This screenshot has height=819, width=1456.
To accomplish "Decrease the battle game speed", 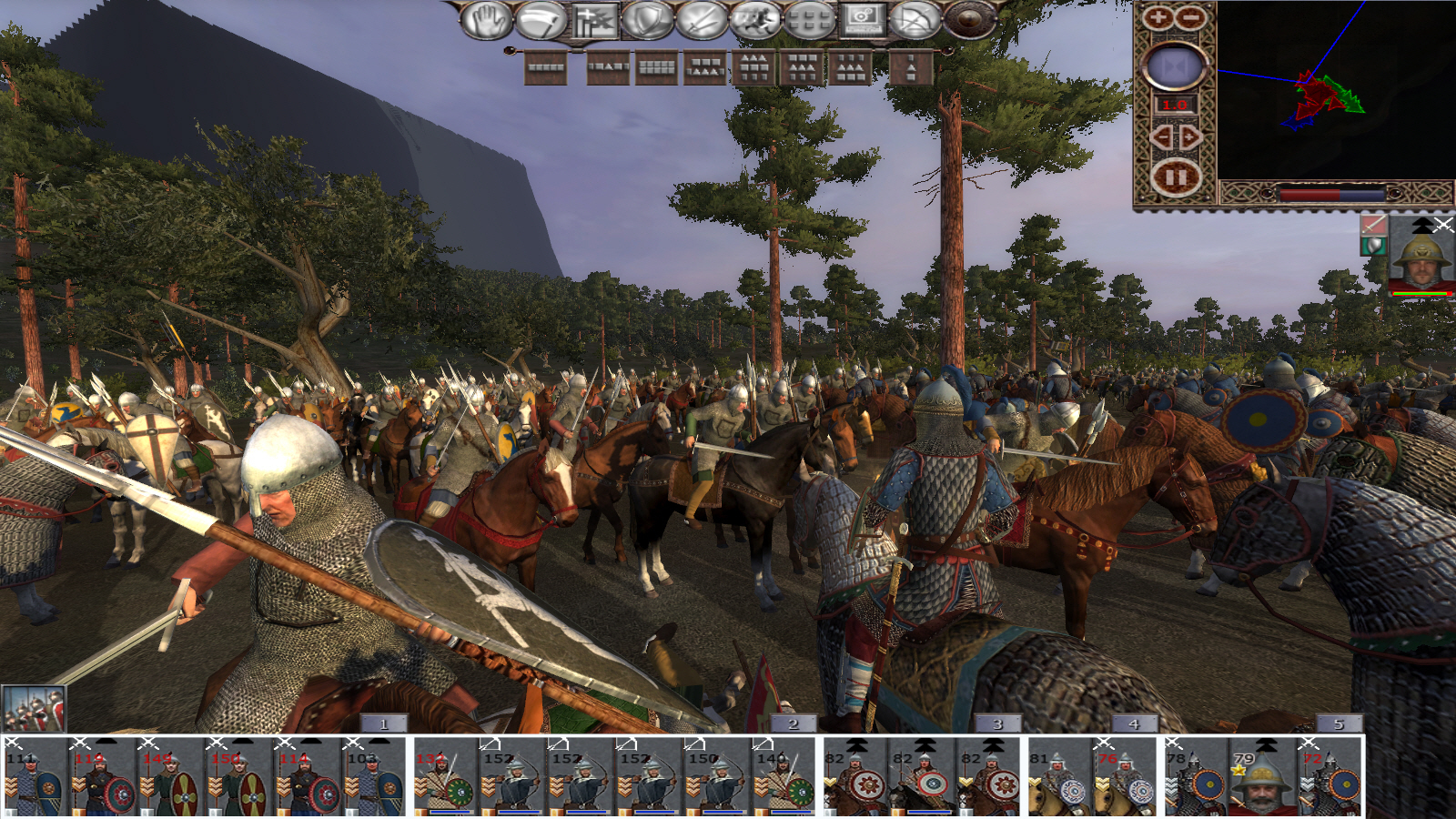I will point(1161,137).
